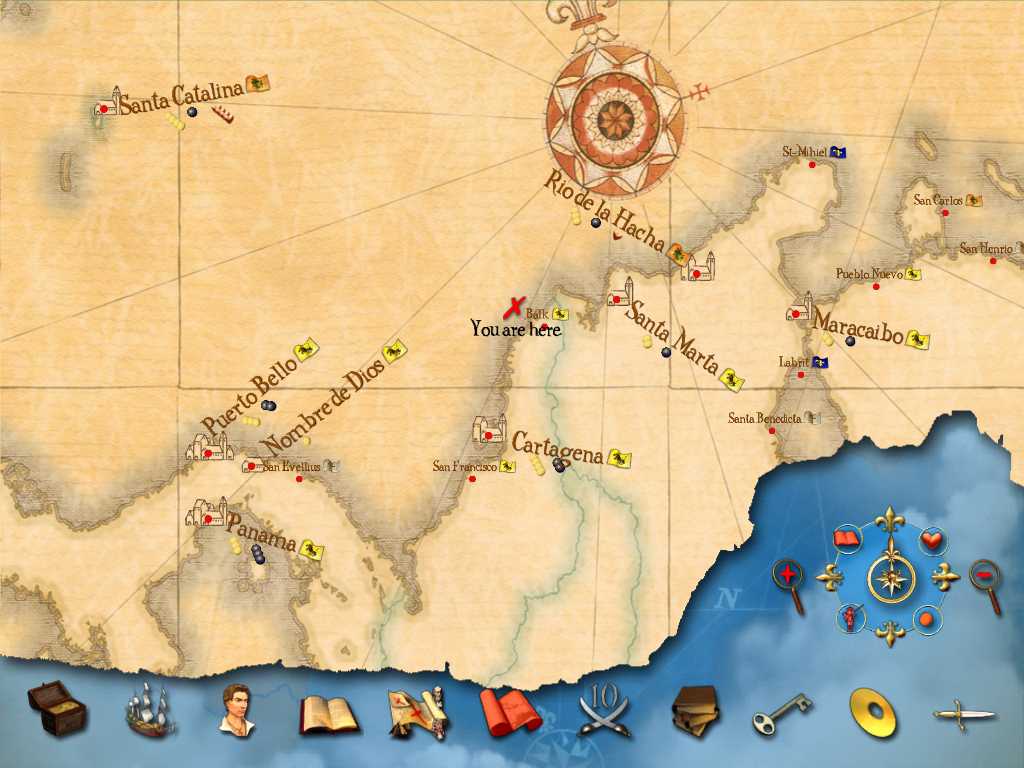Toggle the orange dot map filter
Screen dimensions: 1024x768
(x=927, y=619)
